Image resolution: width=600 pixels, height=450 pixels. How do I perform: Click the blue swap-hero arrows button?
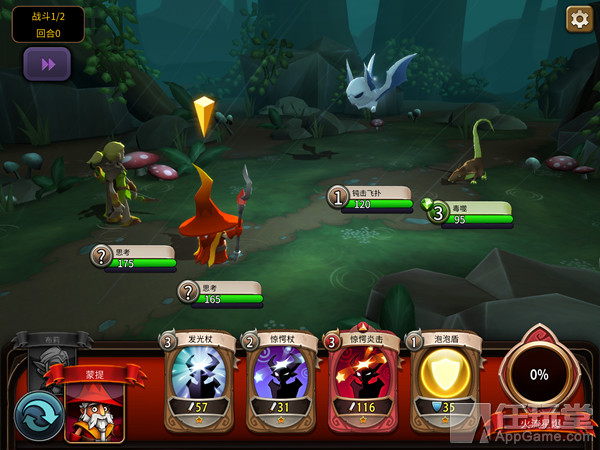(37, 414)
